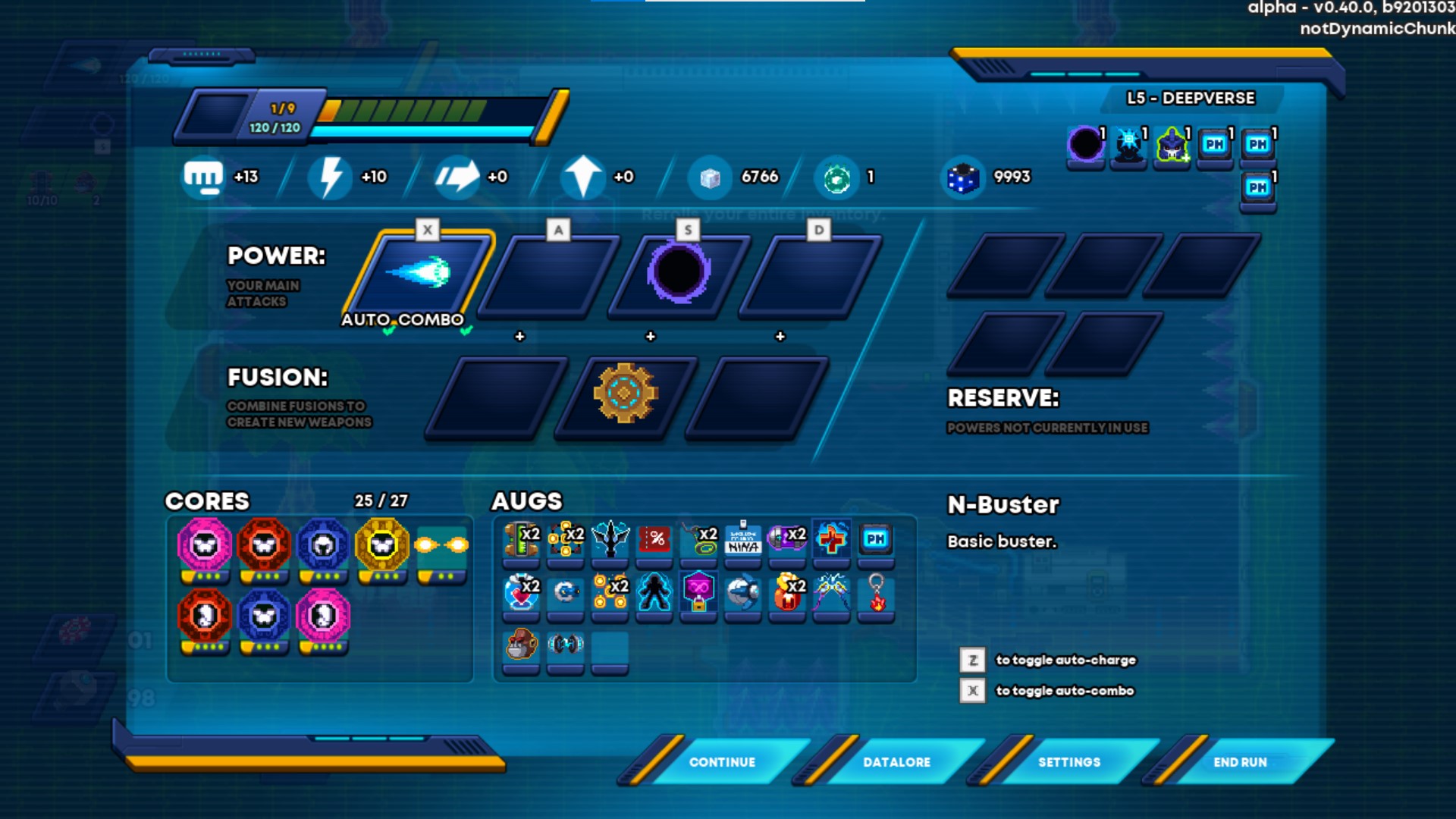The image size is (1456, 819).
Task: Select the purple locked cube aug
Action: click(699, 592)
